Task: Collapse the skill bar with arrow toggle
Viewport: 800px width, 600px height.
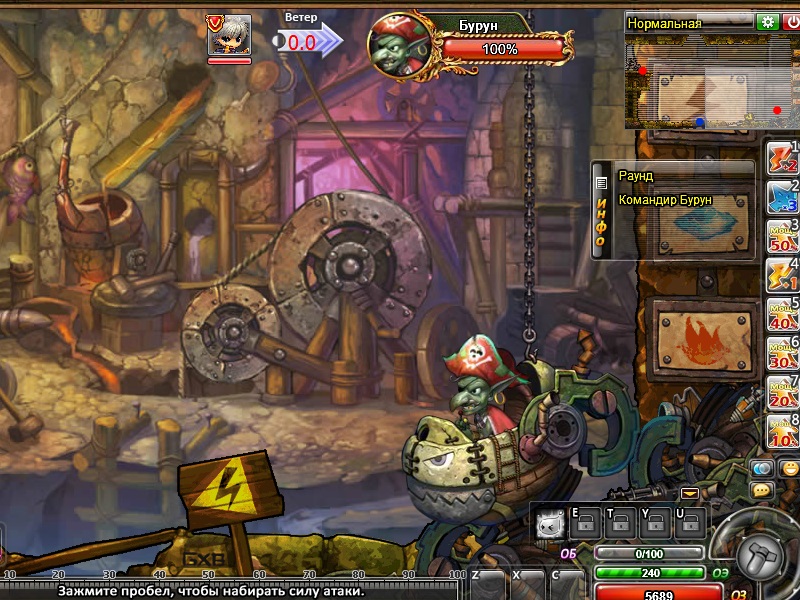Action: tap(690, 494)
